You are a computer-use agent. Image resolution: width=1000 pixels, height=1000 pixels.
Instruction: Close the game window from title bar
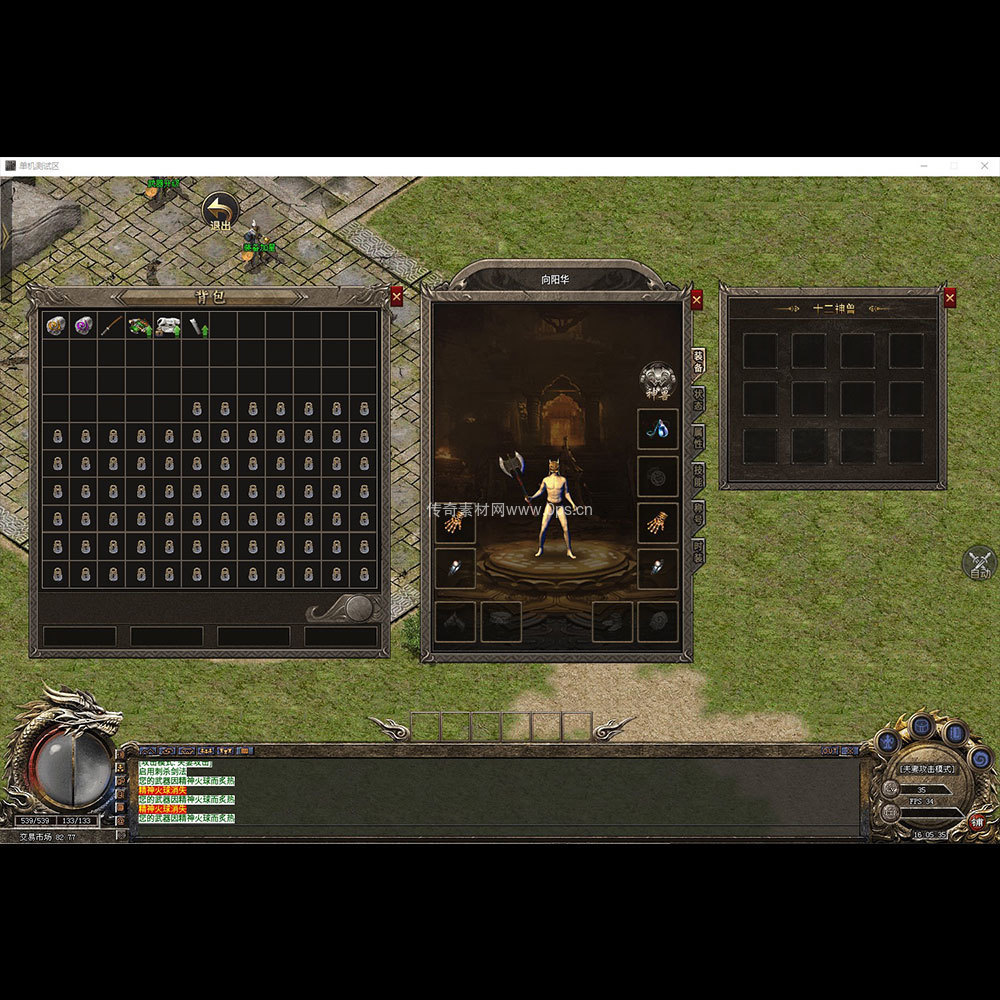(983, 165)
